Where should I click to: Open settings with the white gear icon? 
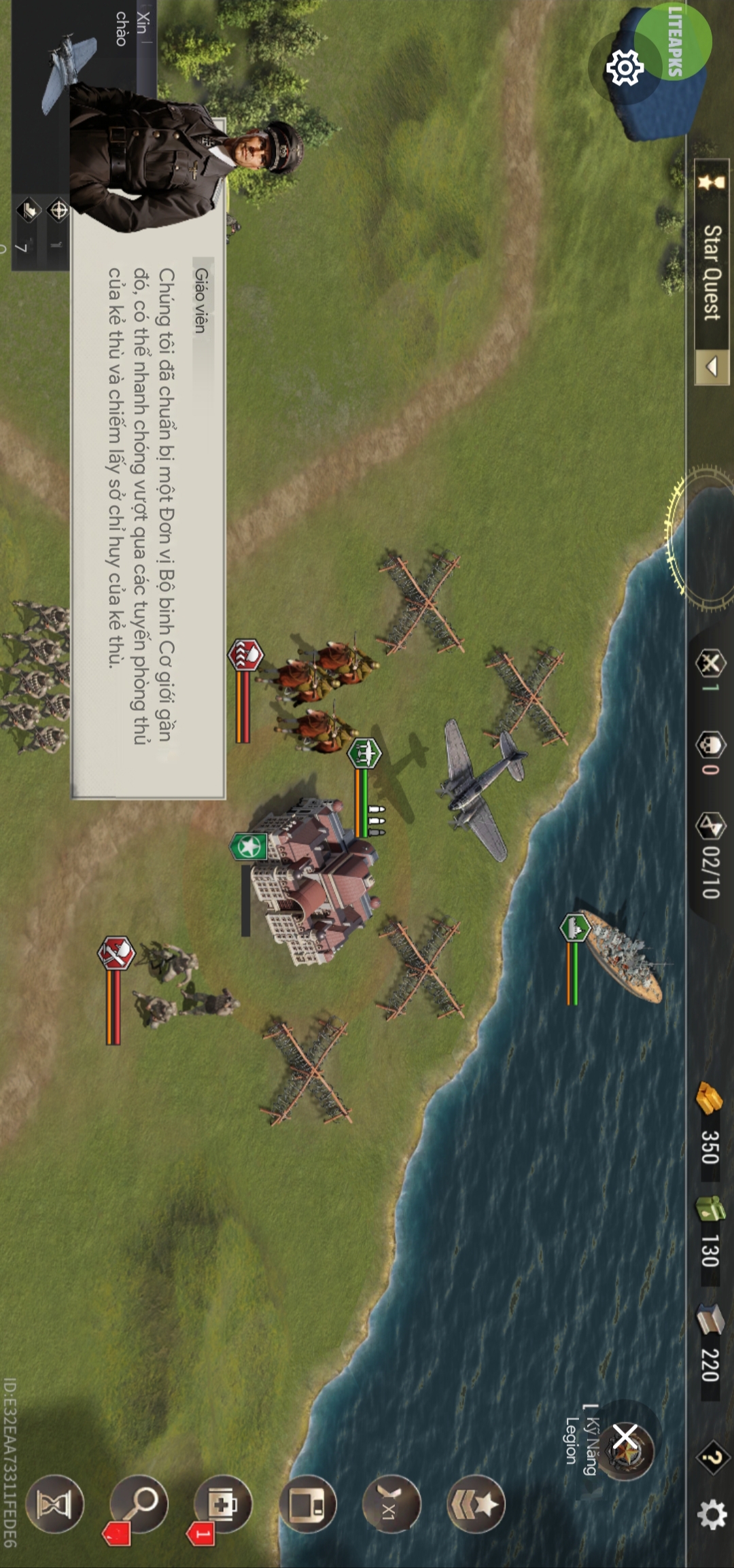point(712,1515)
